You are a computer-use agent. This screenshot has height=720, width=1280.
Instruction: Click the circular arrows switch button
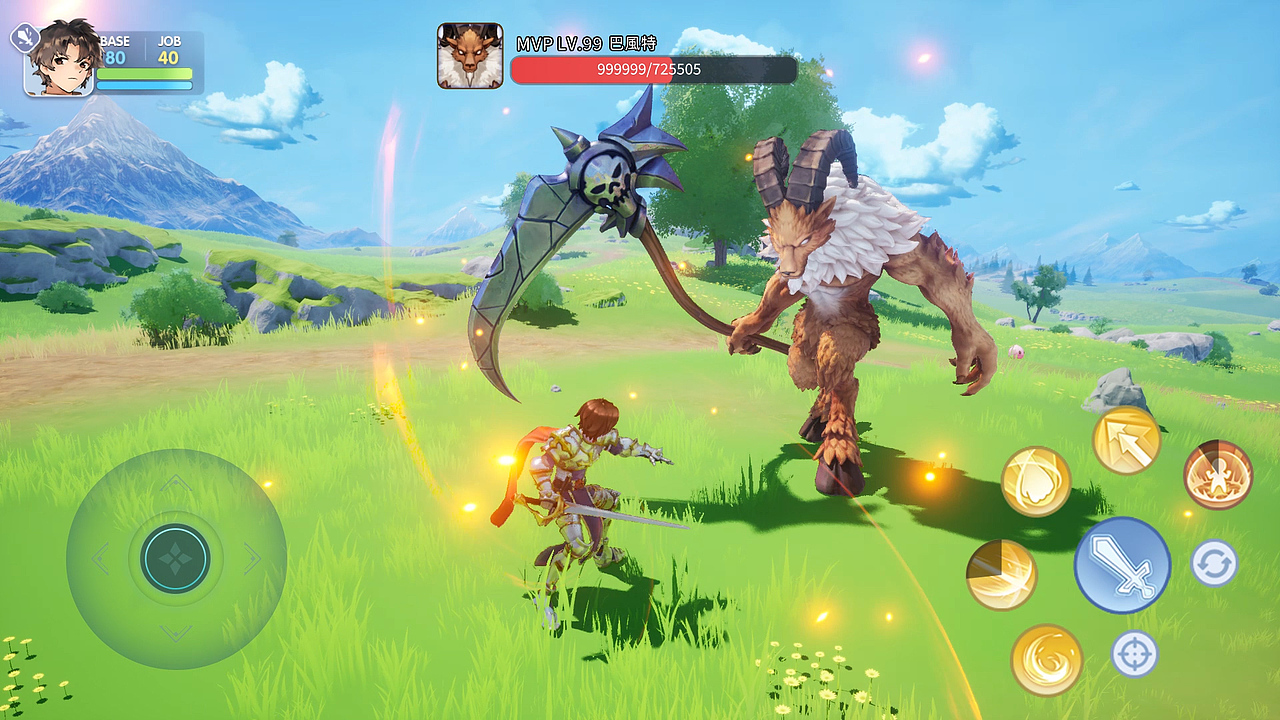[x=1214, y=563]
